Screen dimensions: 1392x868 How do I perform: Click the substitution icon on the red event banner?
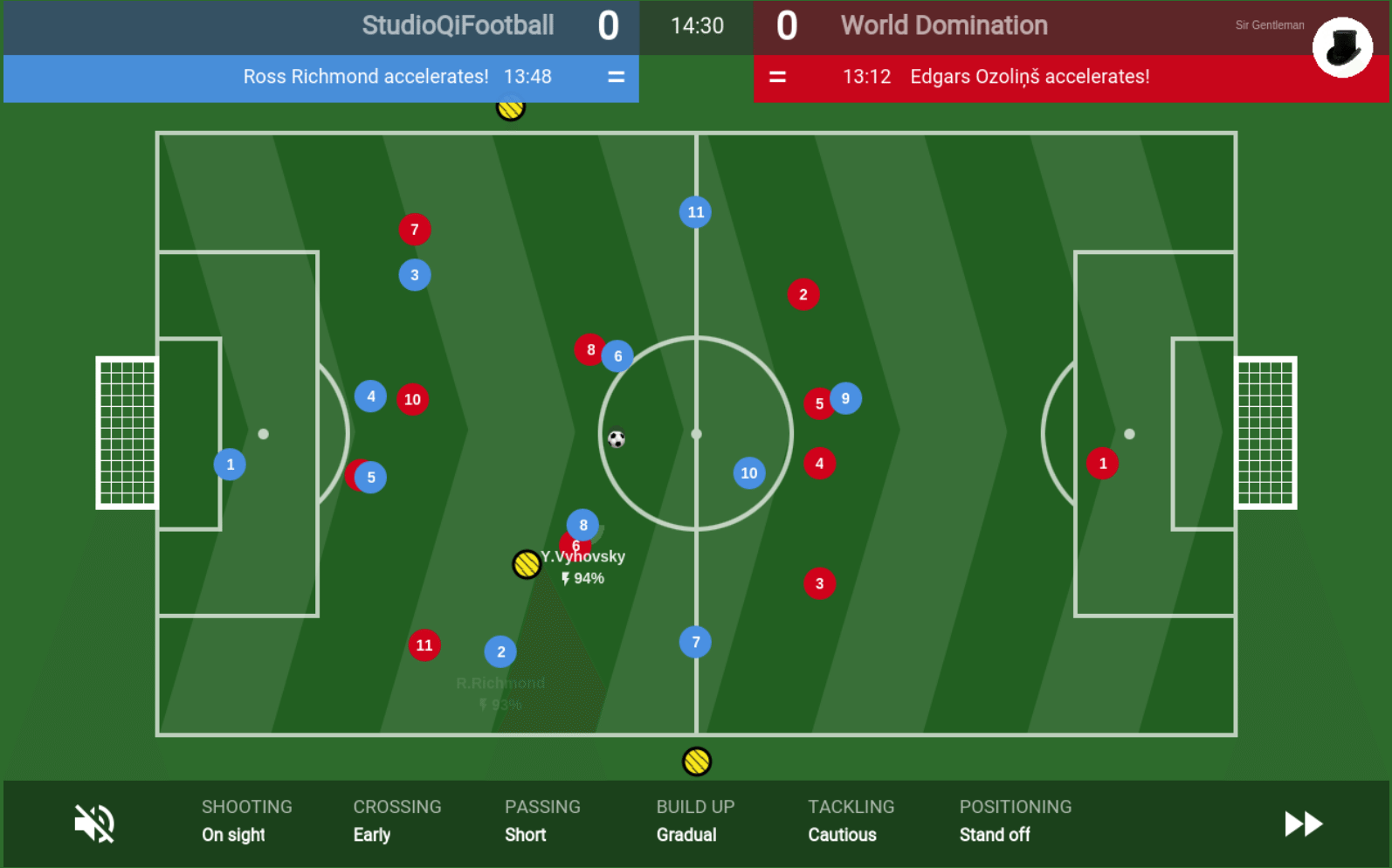click(x=778, y=77)
